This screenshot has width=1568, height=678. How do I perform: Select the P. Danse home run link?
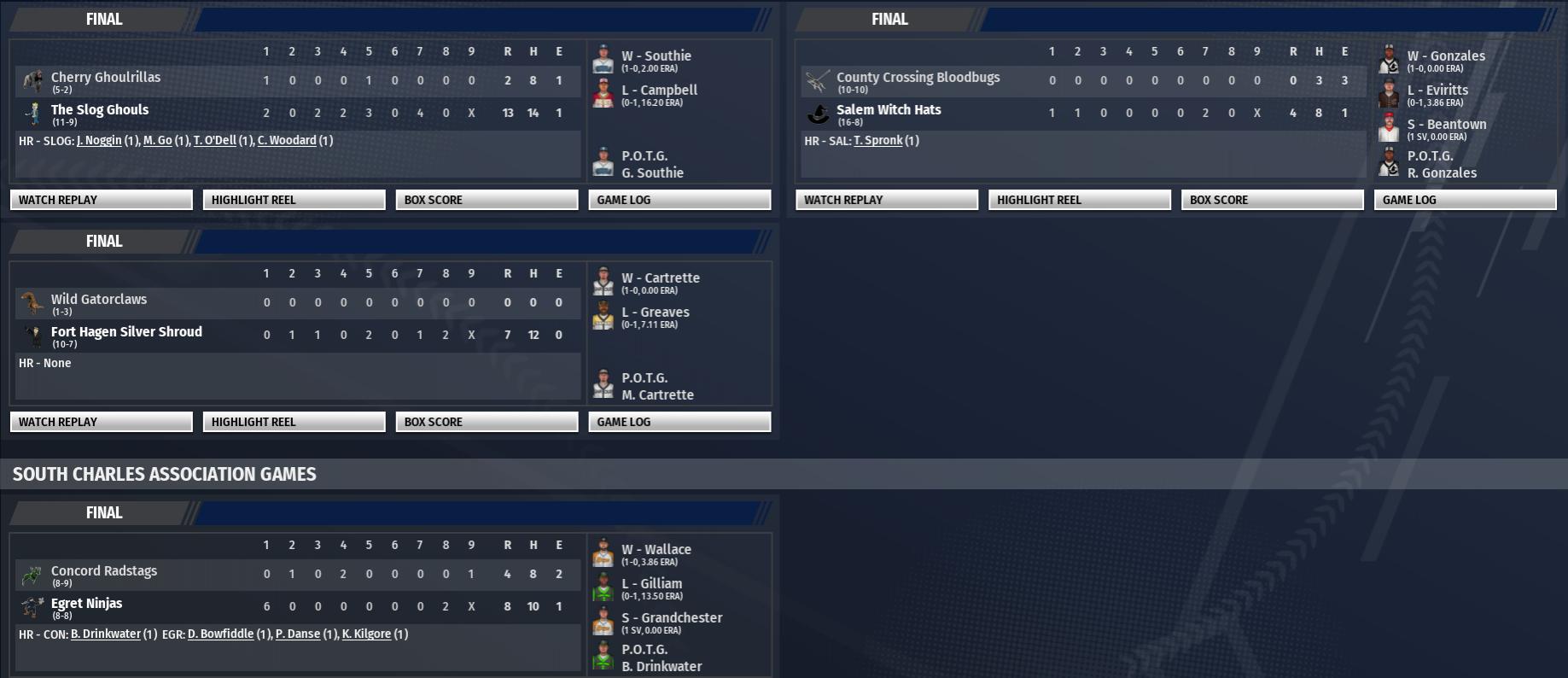click(298, 634)
